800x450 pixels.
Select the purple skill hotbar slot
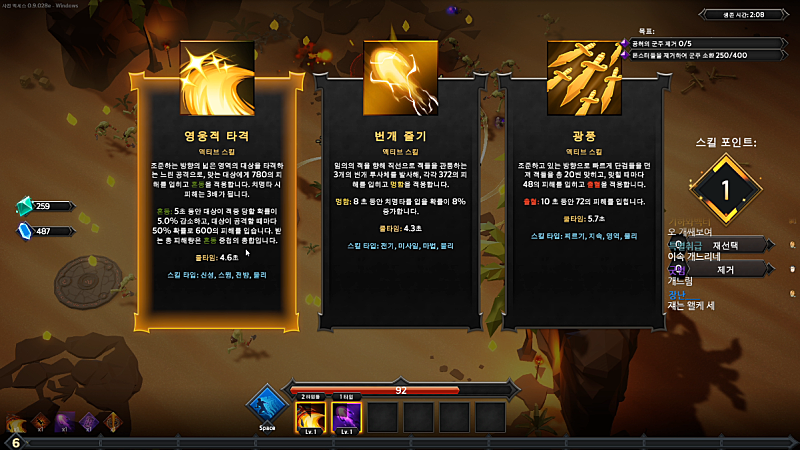[x=346, y=417]
